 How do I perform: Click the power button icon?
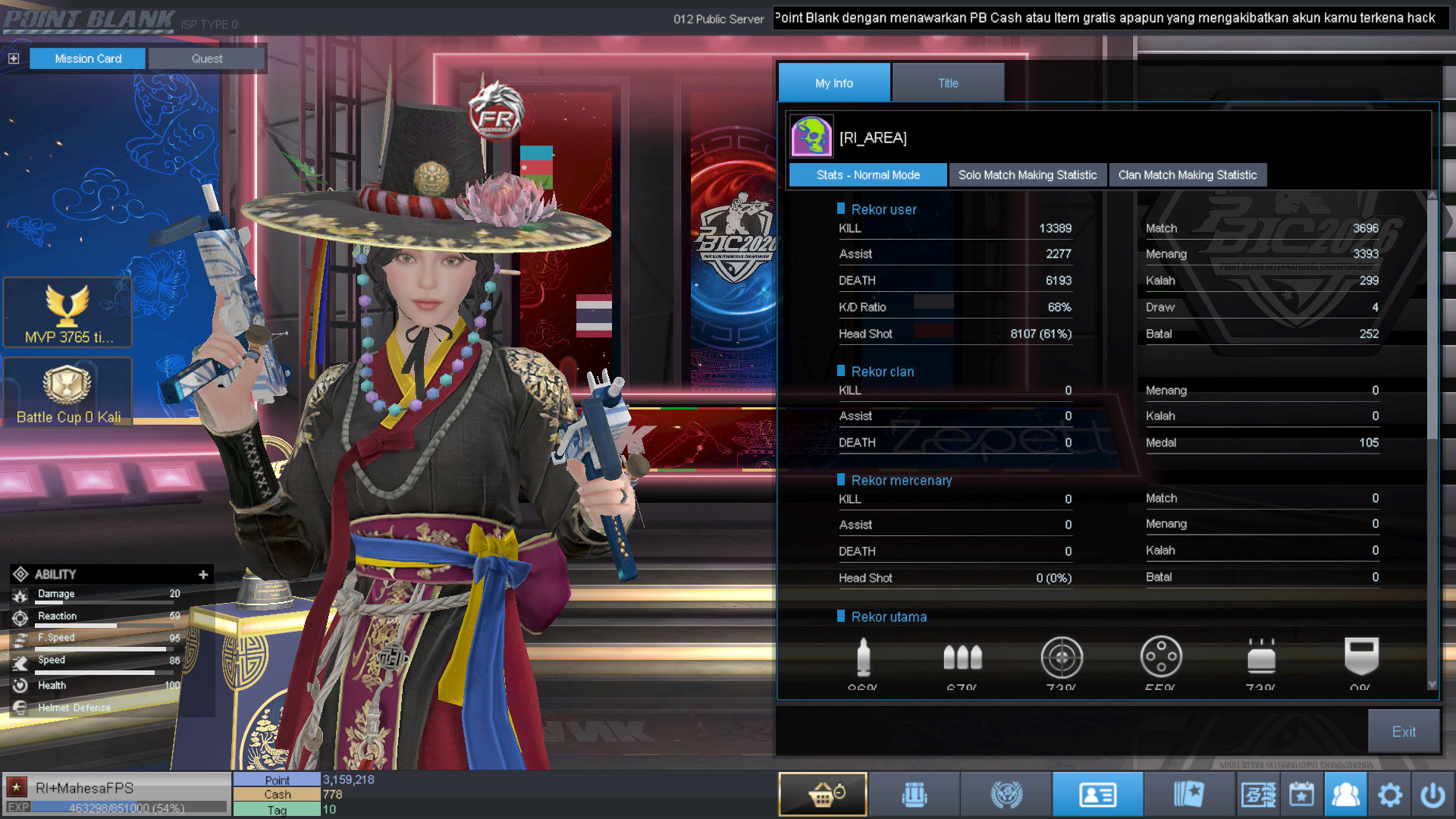[1432, 795]
